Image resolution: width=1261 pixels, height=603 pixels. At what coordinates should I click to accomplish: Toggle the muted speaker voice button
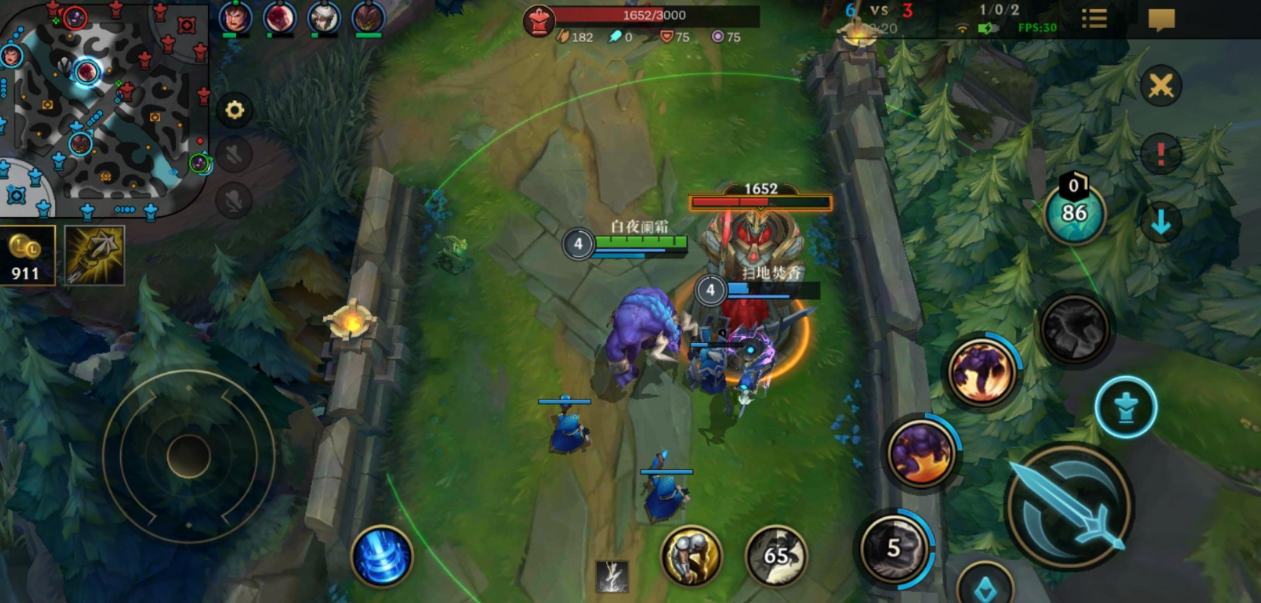pos(234,154)
